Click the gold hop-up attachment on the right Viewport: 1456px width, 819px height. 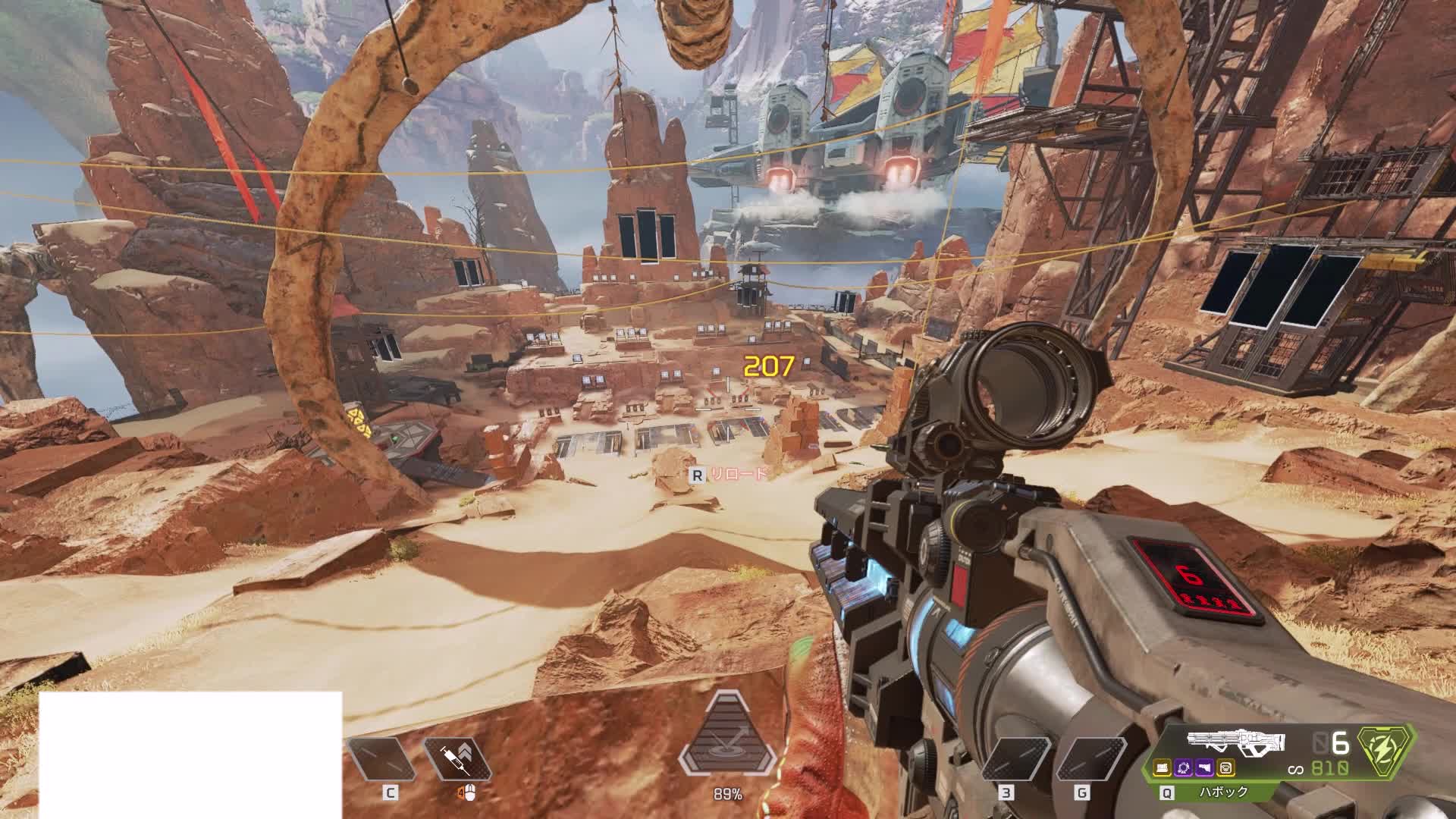tap(1225, 769)
